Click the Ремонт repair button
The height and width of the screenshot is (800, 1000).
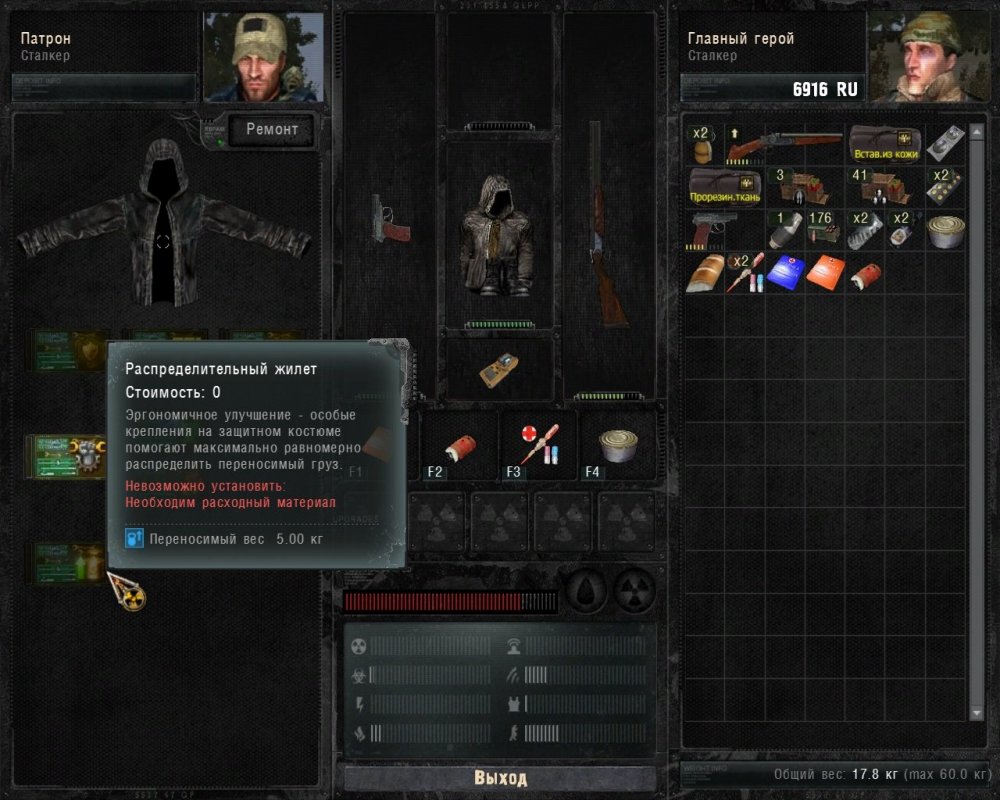tap(272, 129)
